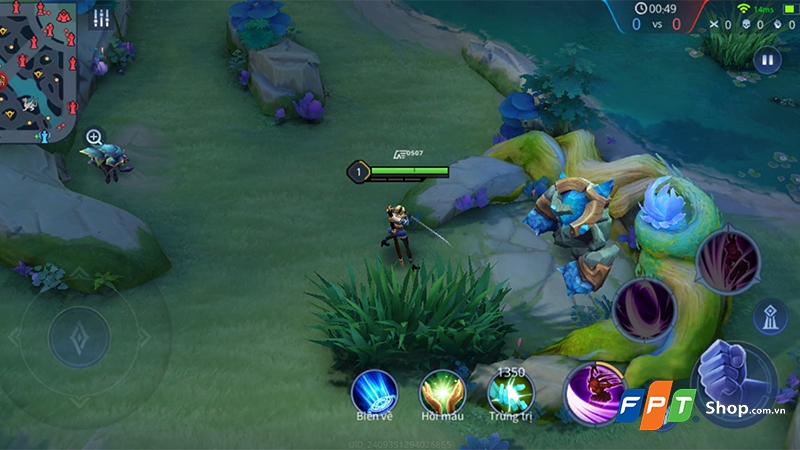800x450 pixels.
Task: Activate the Biến về recall skill
Action: click(x=374, y=391)
